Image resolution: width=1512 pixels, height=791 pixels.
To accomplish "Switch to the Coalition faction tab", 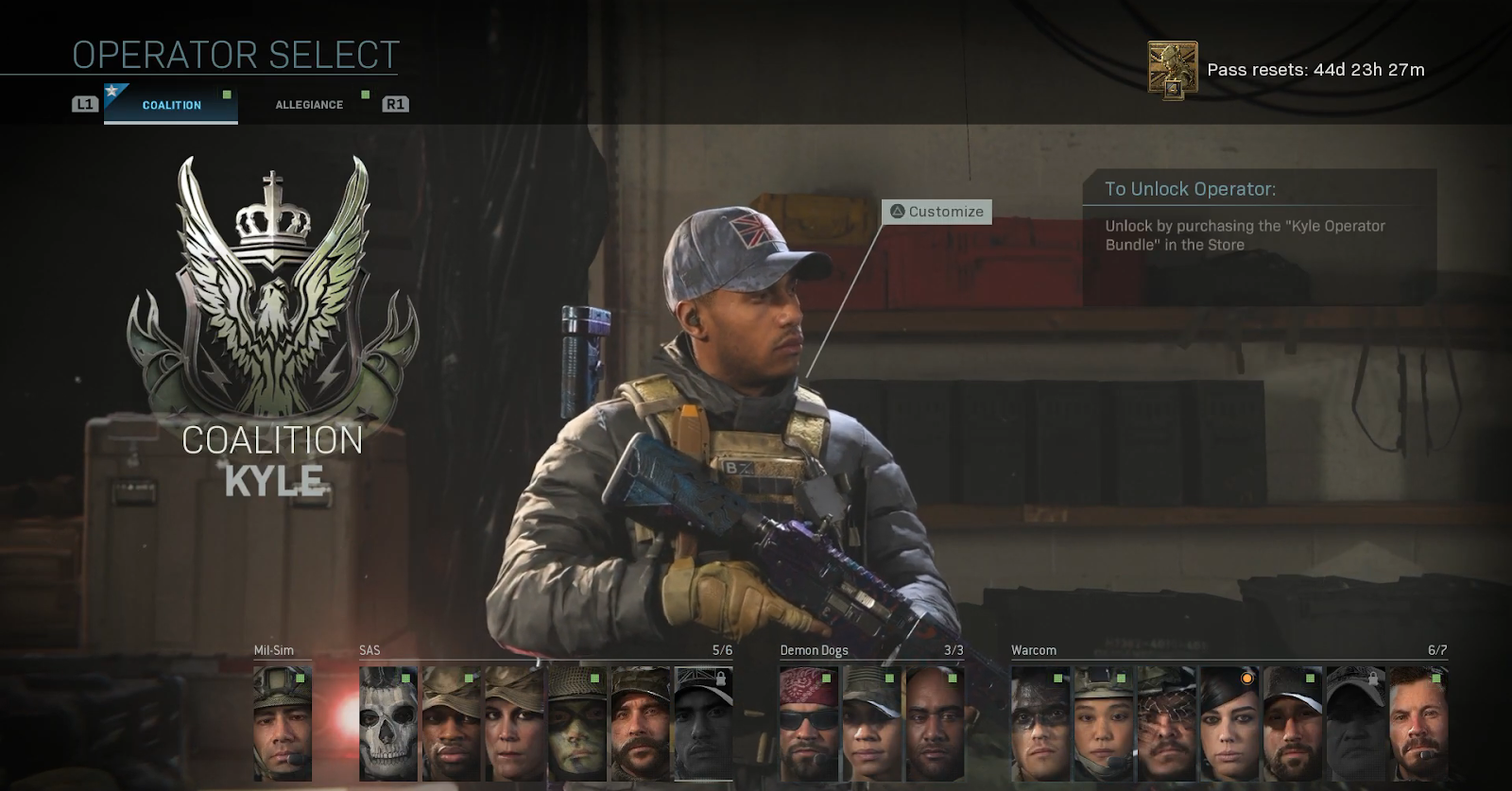I will pyautogui.click(x=171, y=105).
